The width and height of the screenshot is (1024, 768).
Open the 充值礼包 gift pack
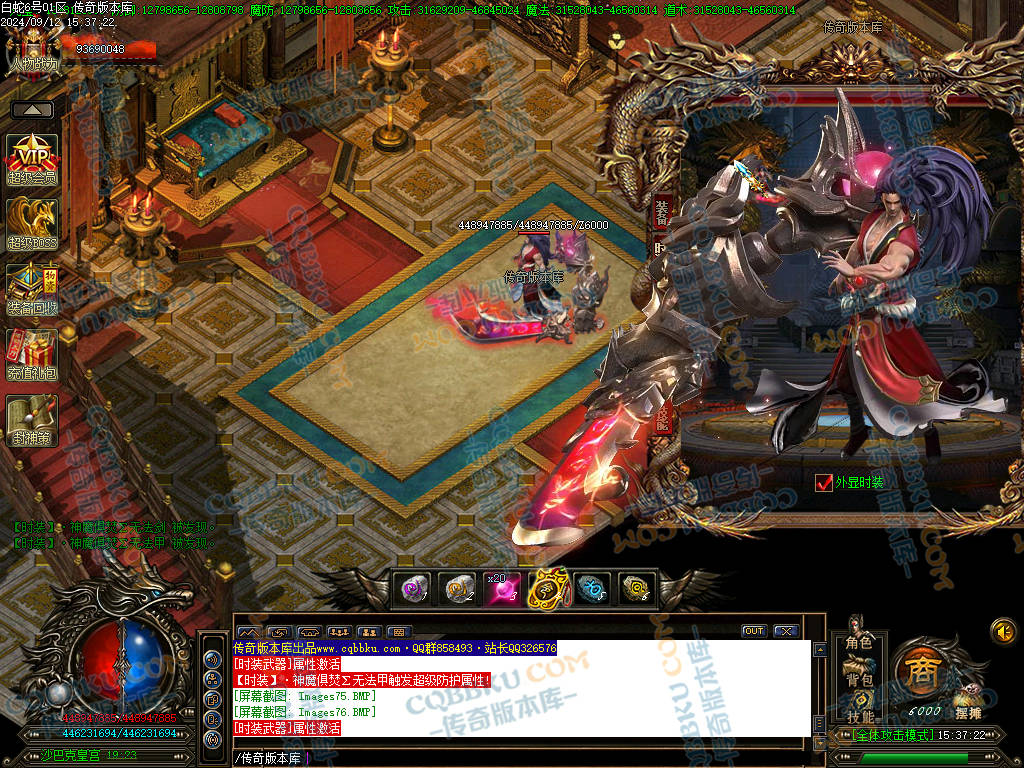pyautogui.click(x=32, y=353)
